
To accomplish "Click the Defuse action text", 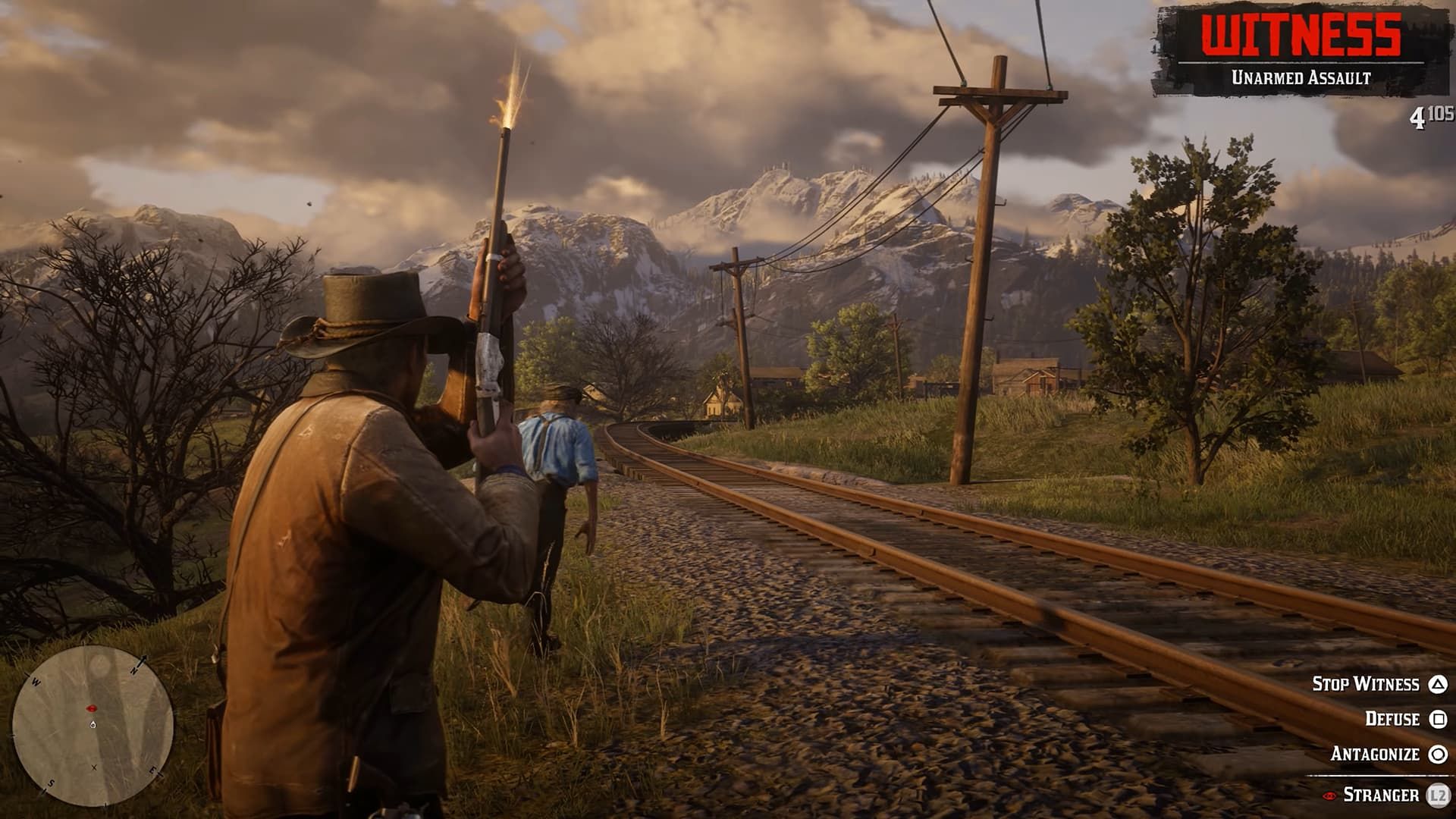I will click(1392, 719).
